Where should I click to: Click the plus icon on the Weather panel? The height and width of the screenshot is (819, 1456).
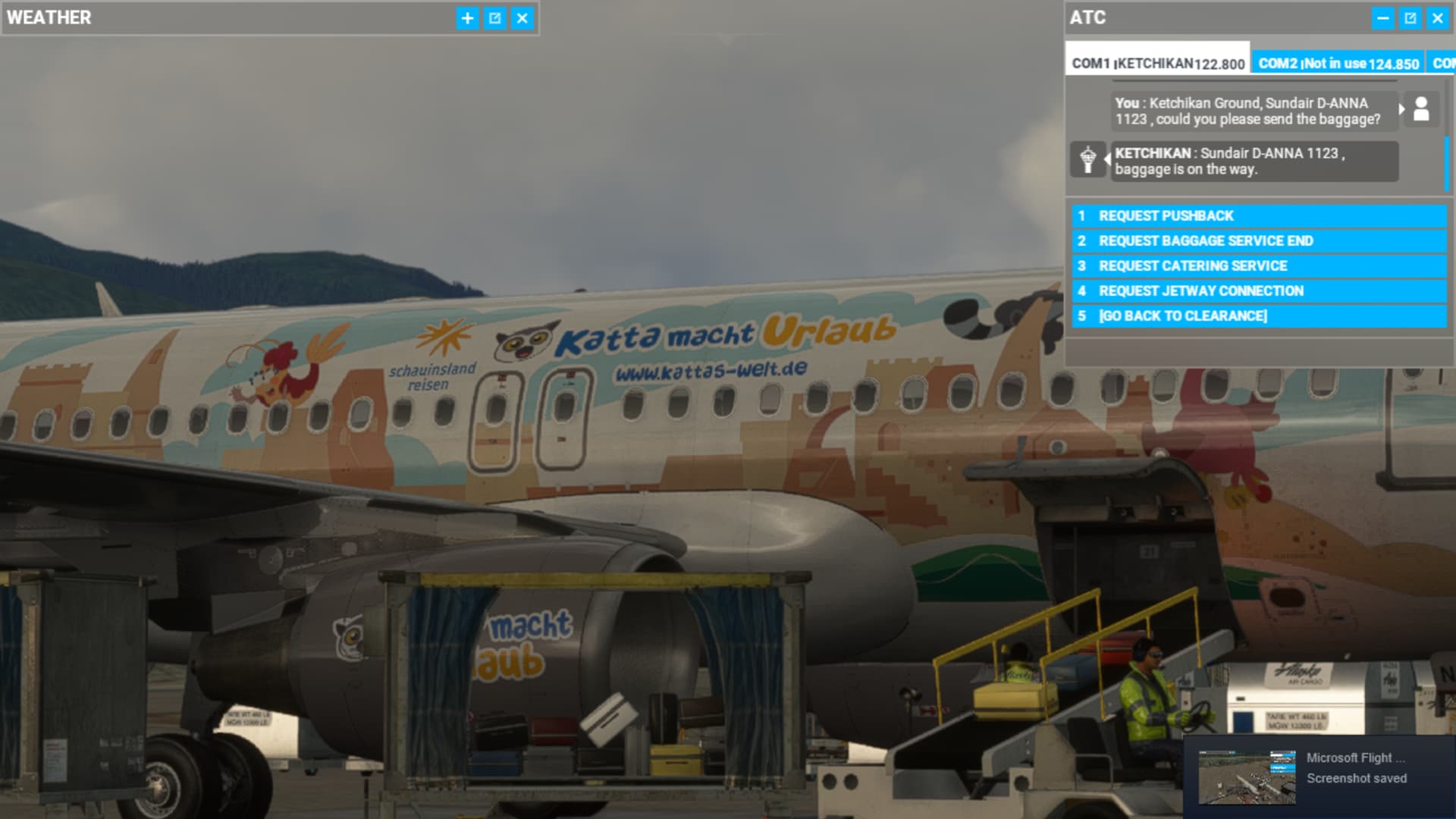(467, 18)
